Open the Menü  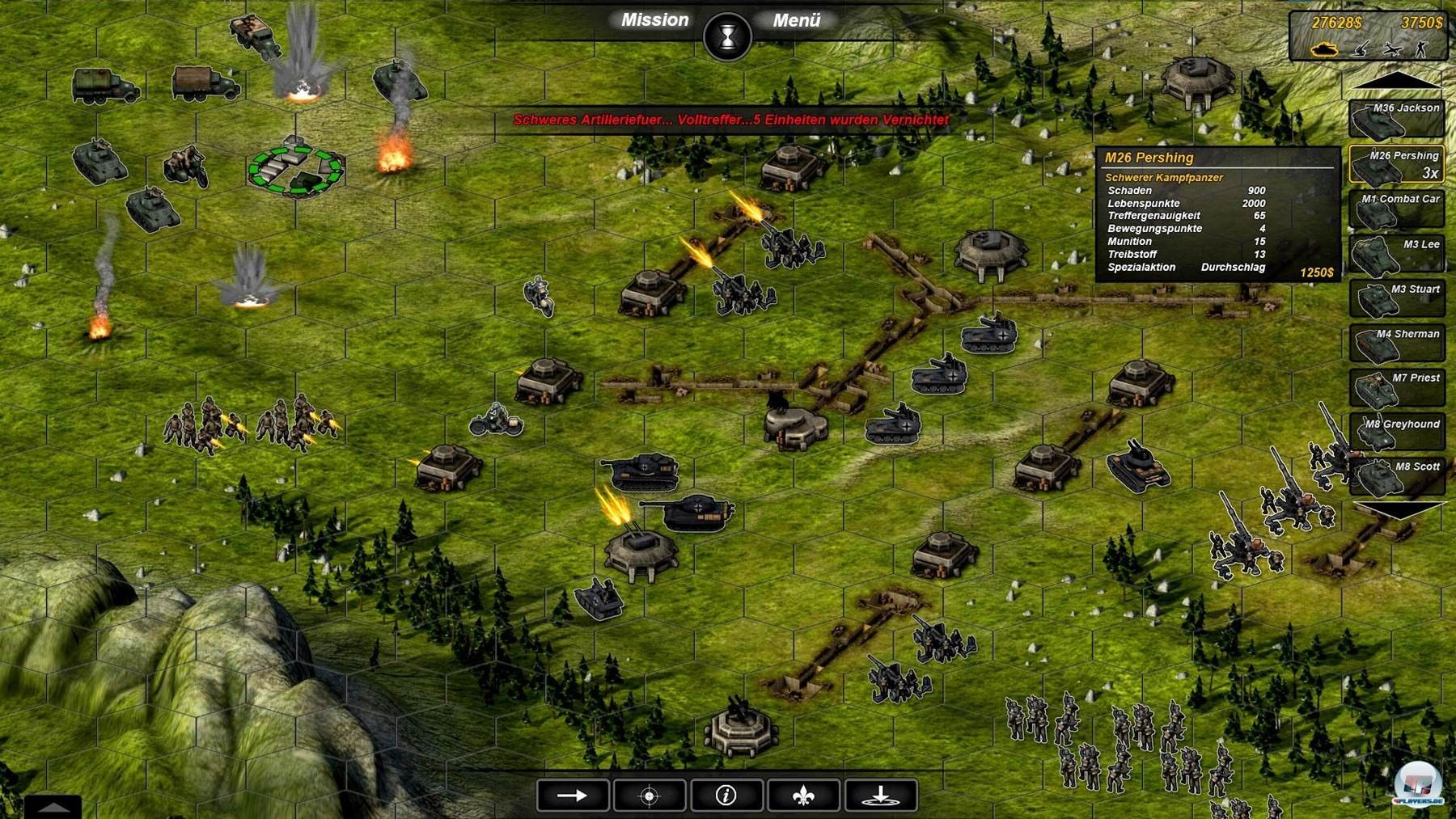797,21
